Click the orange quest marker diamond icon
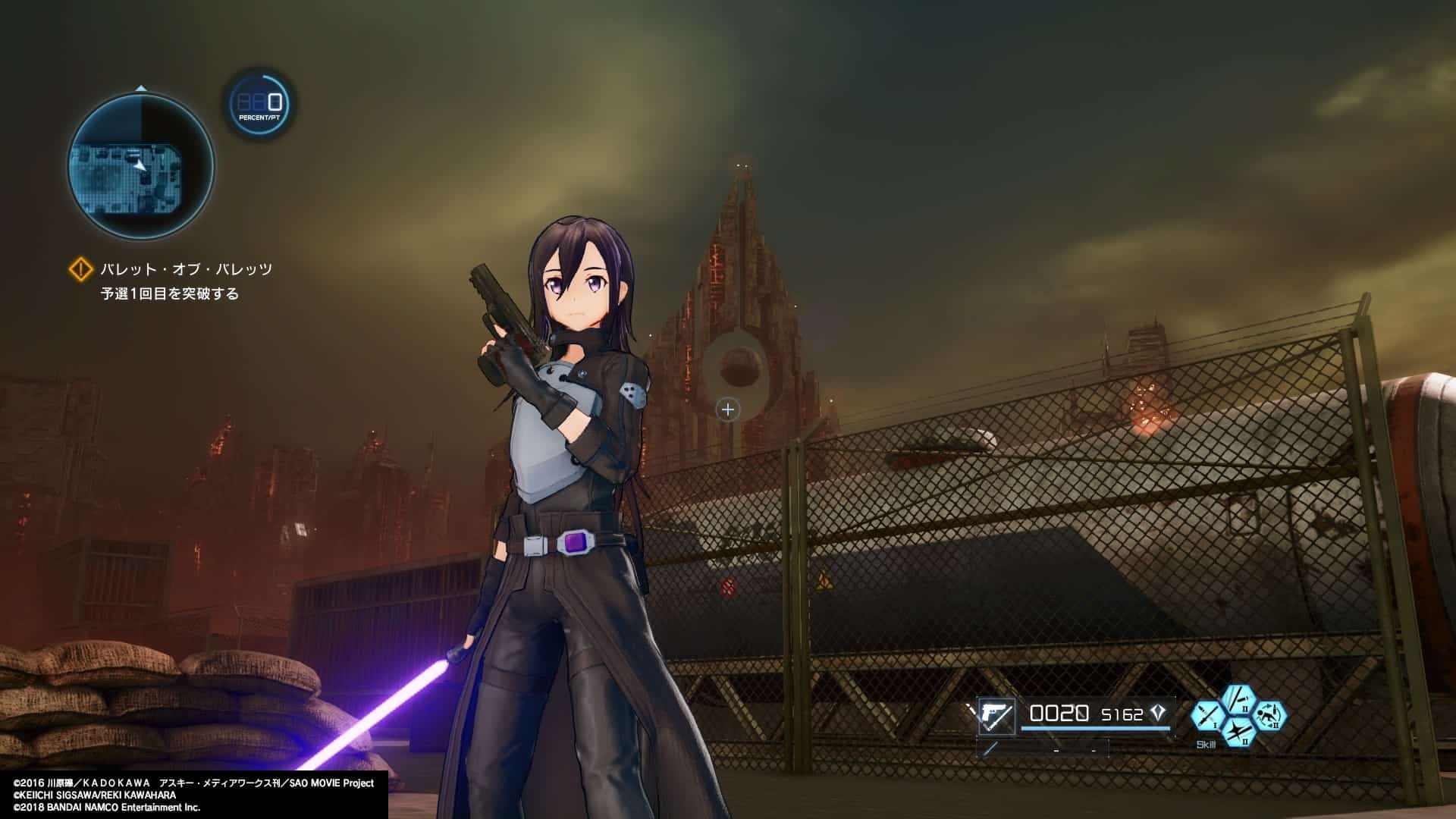The width and height of the screenshot is (1456, 819). (x=80, y=269)
